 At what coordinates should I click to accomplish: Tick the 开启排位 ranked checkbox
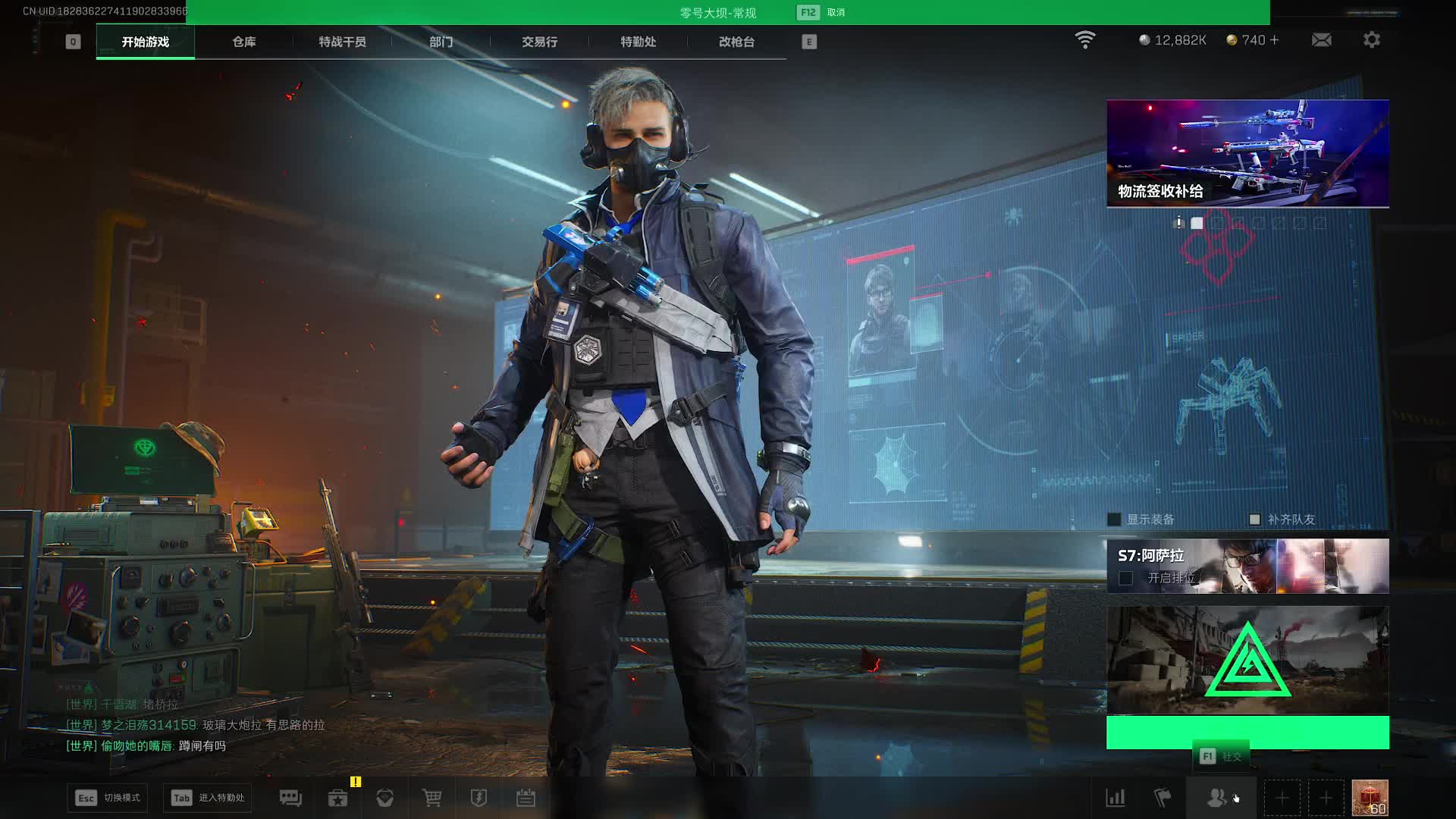point(1126,579)
